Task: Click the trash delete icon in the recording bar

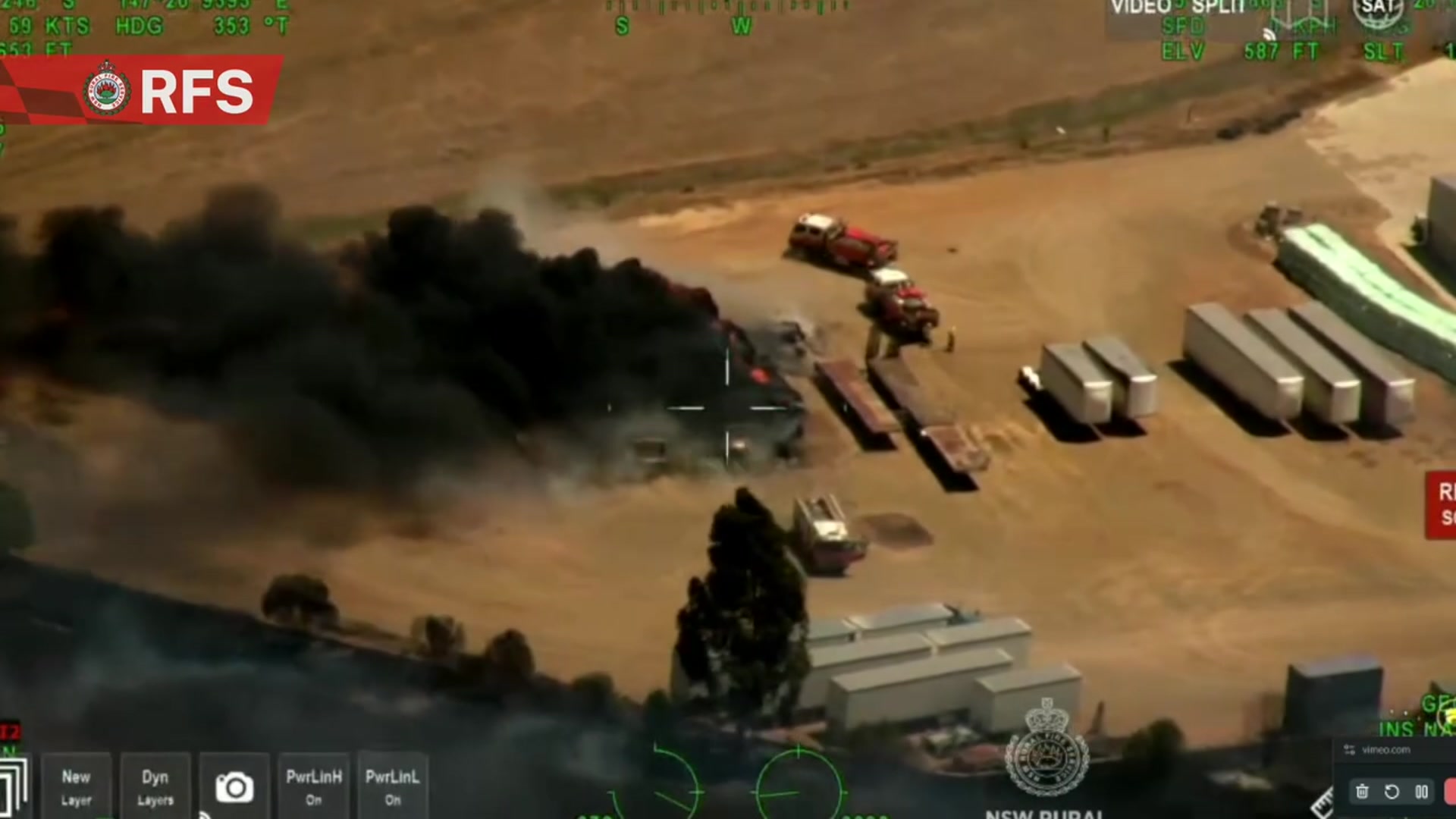Action: [x=1363, y=791]
